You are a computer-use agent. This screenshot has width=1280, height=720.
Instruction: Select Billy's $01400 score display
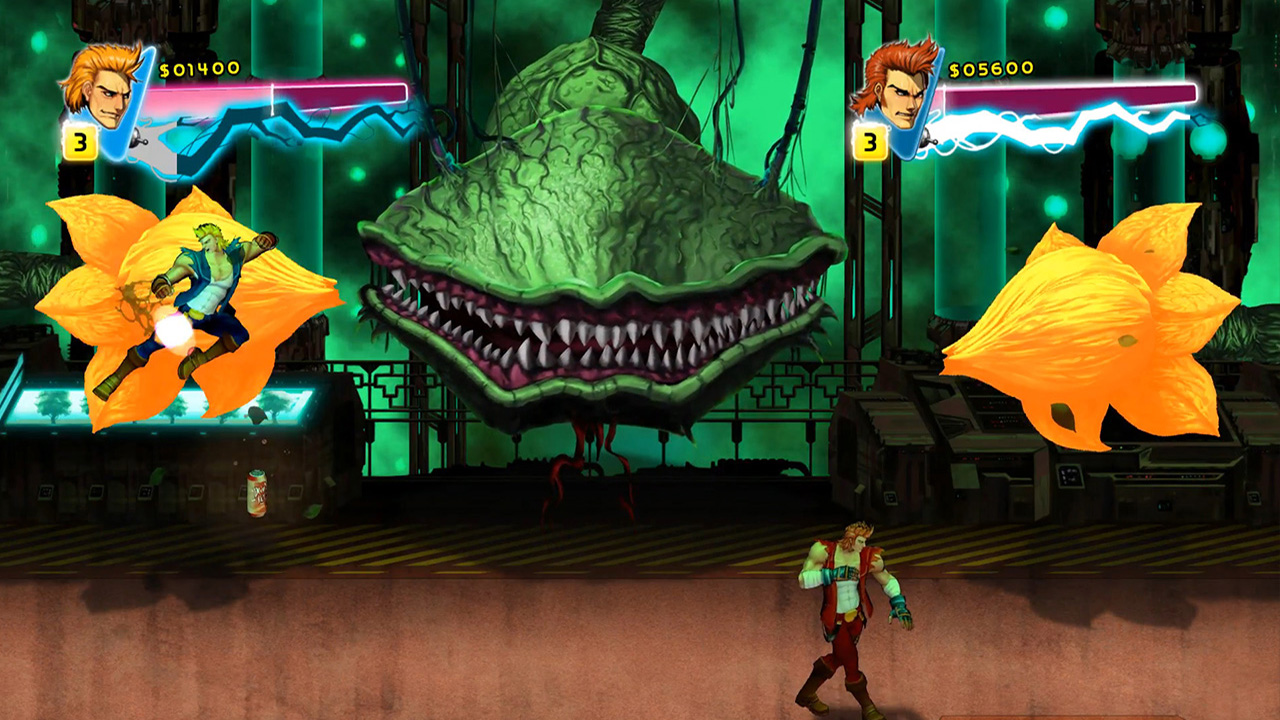[x=200, y=70]
